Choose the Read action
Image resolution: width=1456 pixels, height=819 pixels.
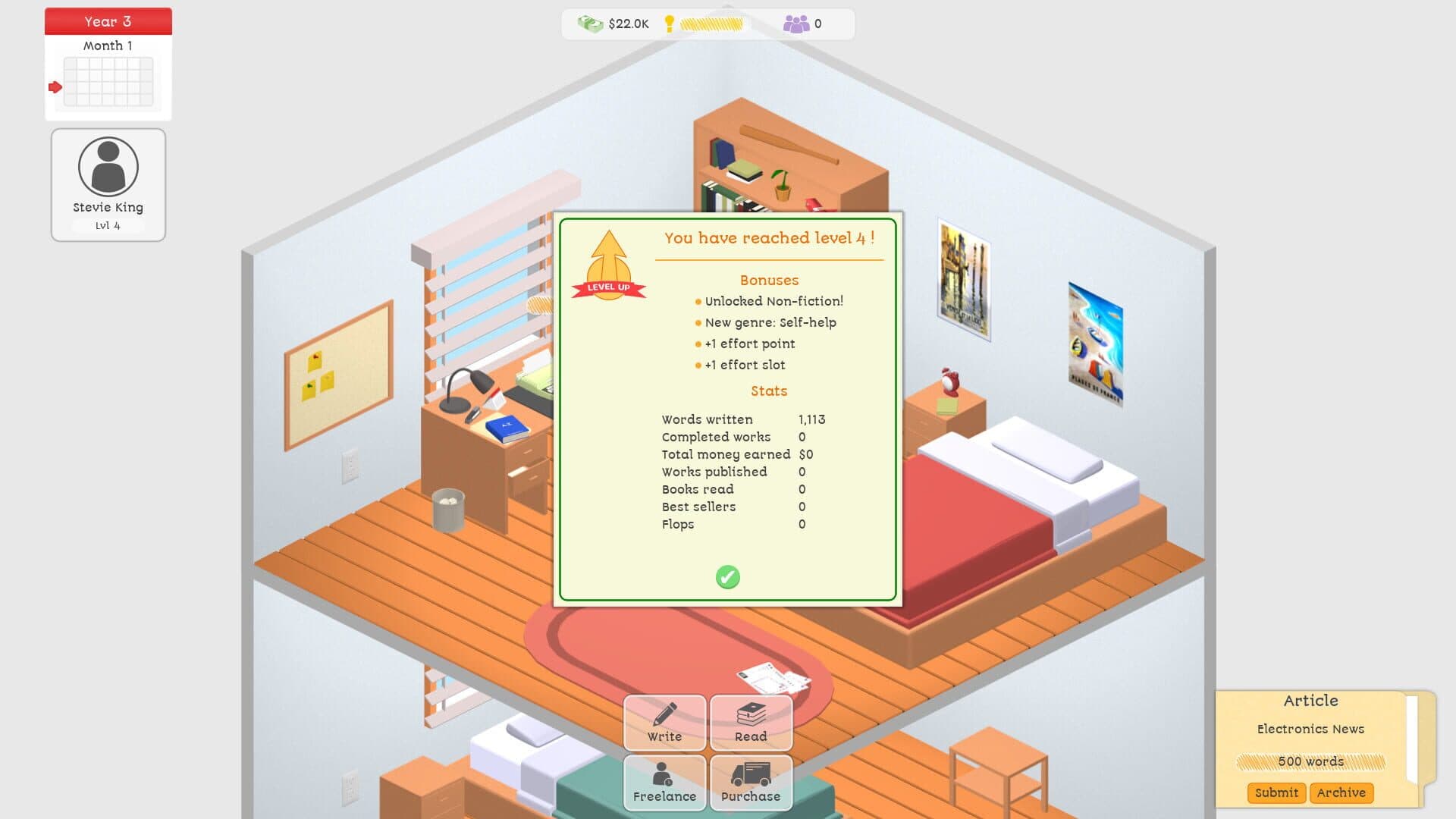coord(751,723)
